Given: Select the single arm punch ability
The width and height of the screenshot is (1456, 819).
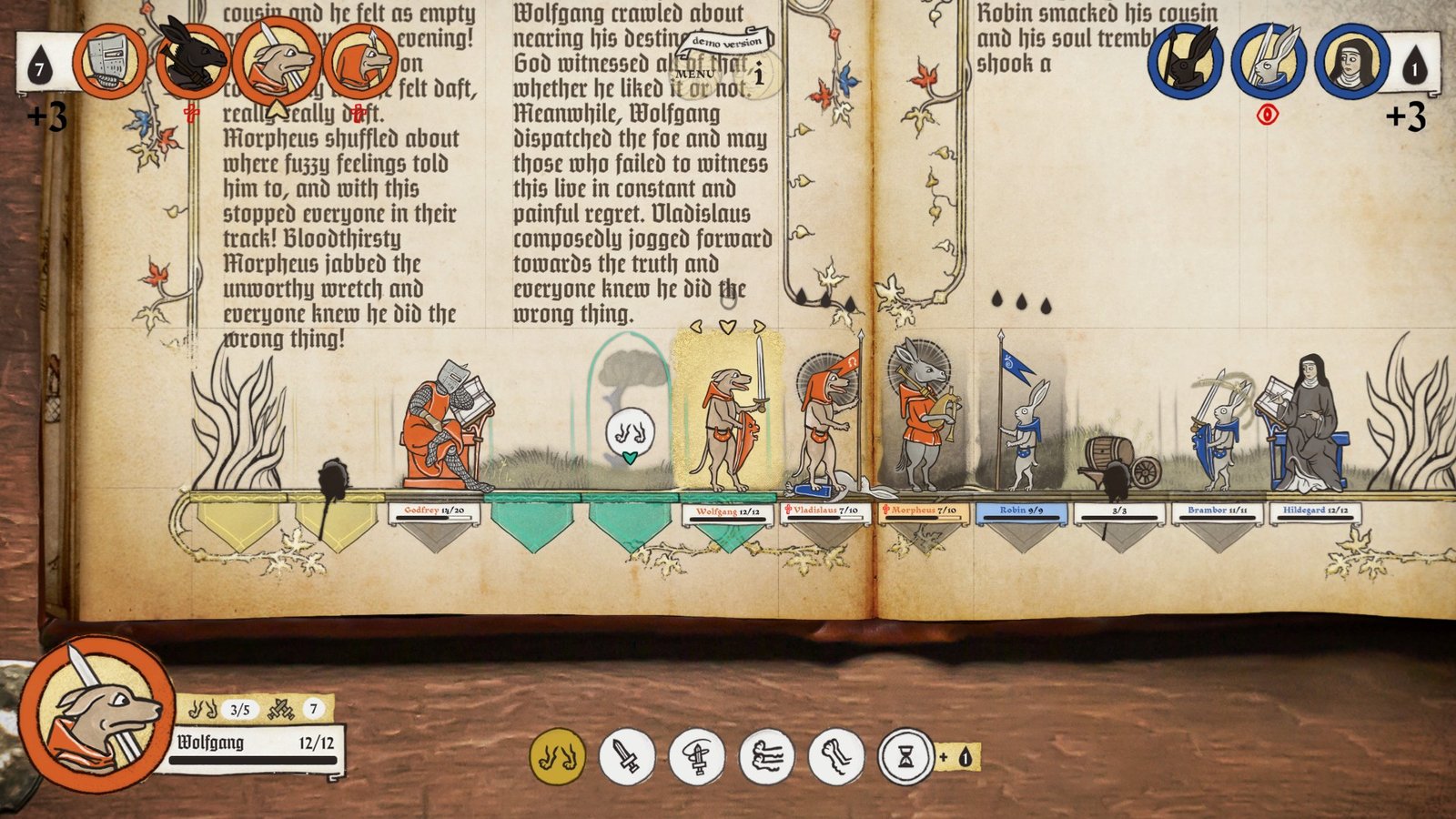Looking at the screenshot, I should tap(835, 756).
